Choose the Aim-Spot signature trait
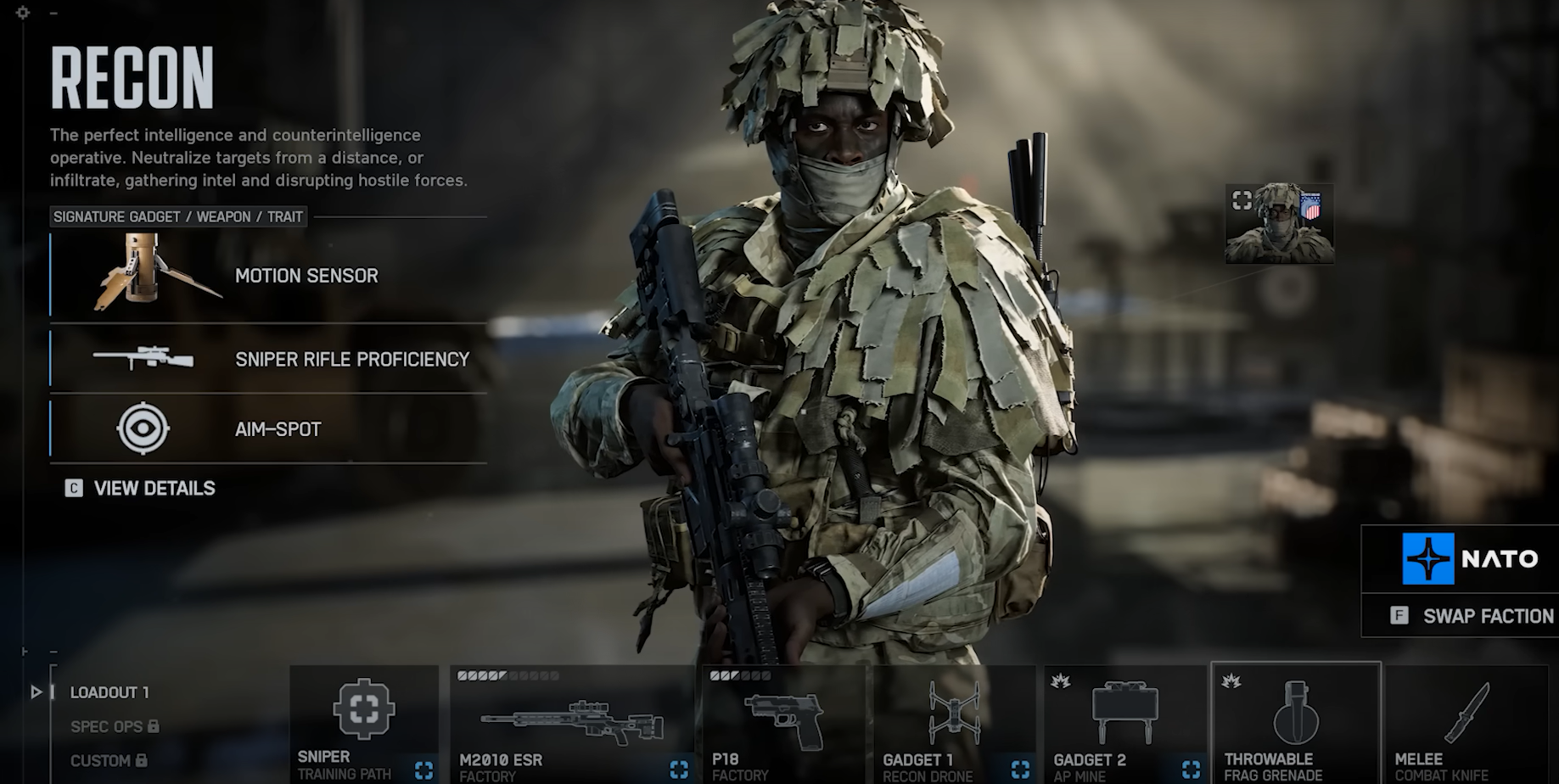The width and height of the screenshot is (1559, 784). pos(267,429)
